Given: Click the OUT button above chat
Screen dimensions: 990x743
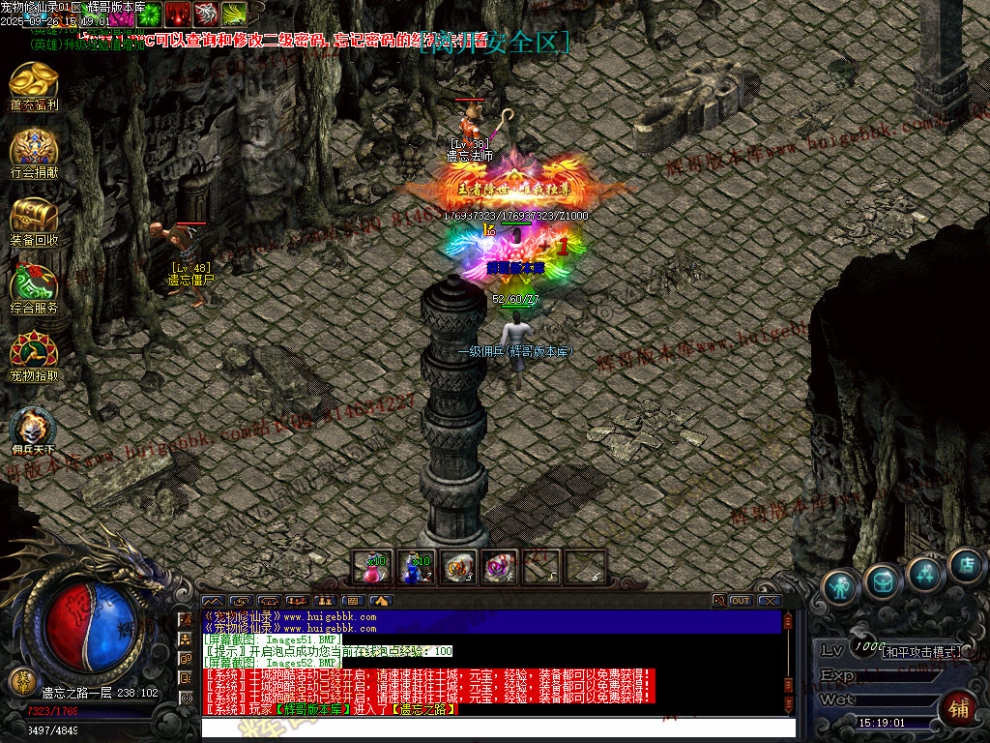Looking at the screenshot, I should (x=740, y=600).
